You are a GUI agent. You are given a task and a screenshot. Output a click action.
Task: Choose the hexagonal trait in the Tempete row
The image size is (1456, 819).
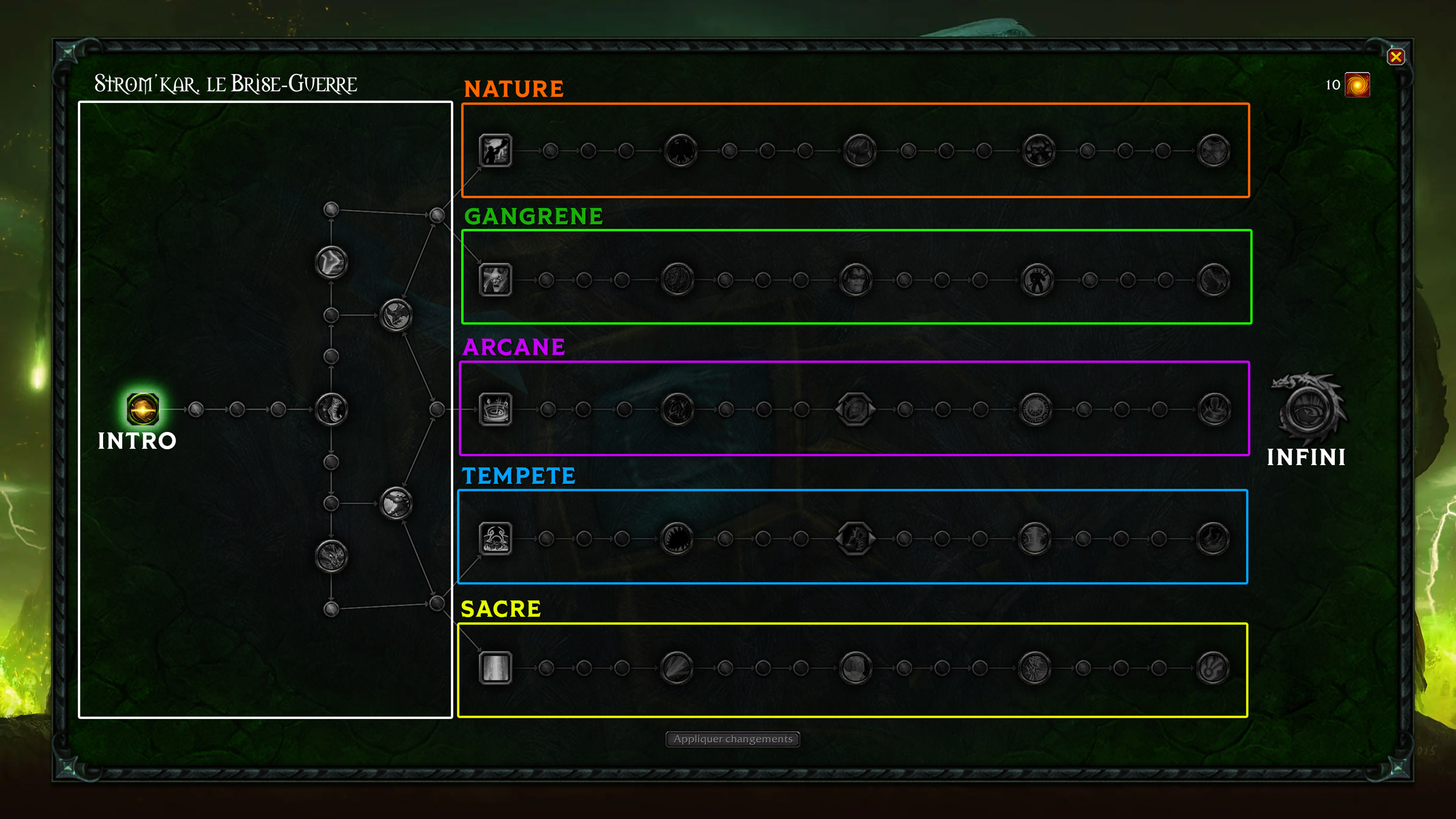point(855,538)
